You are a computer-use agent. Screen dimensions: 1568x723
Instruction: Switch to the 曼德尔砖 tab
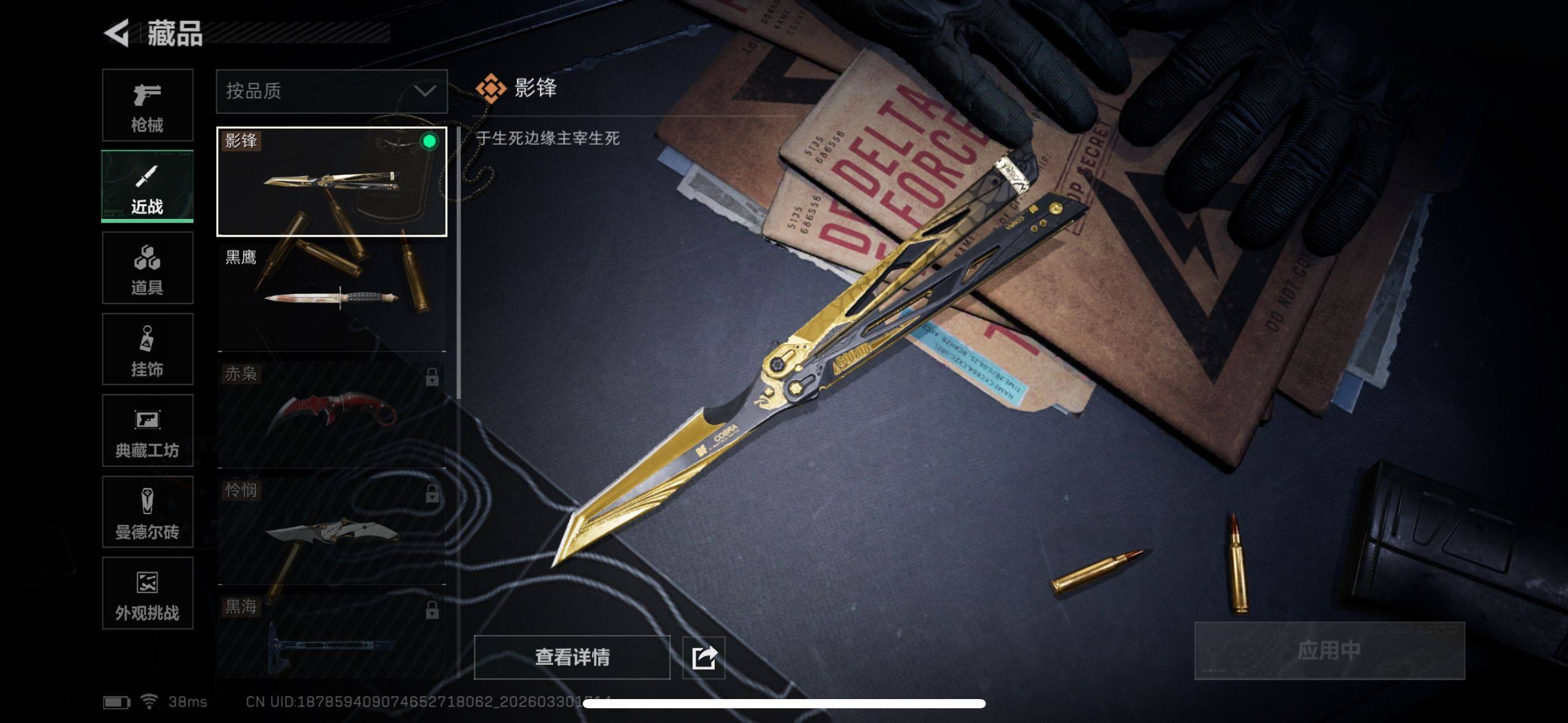147,512
